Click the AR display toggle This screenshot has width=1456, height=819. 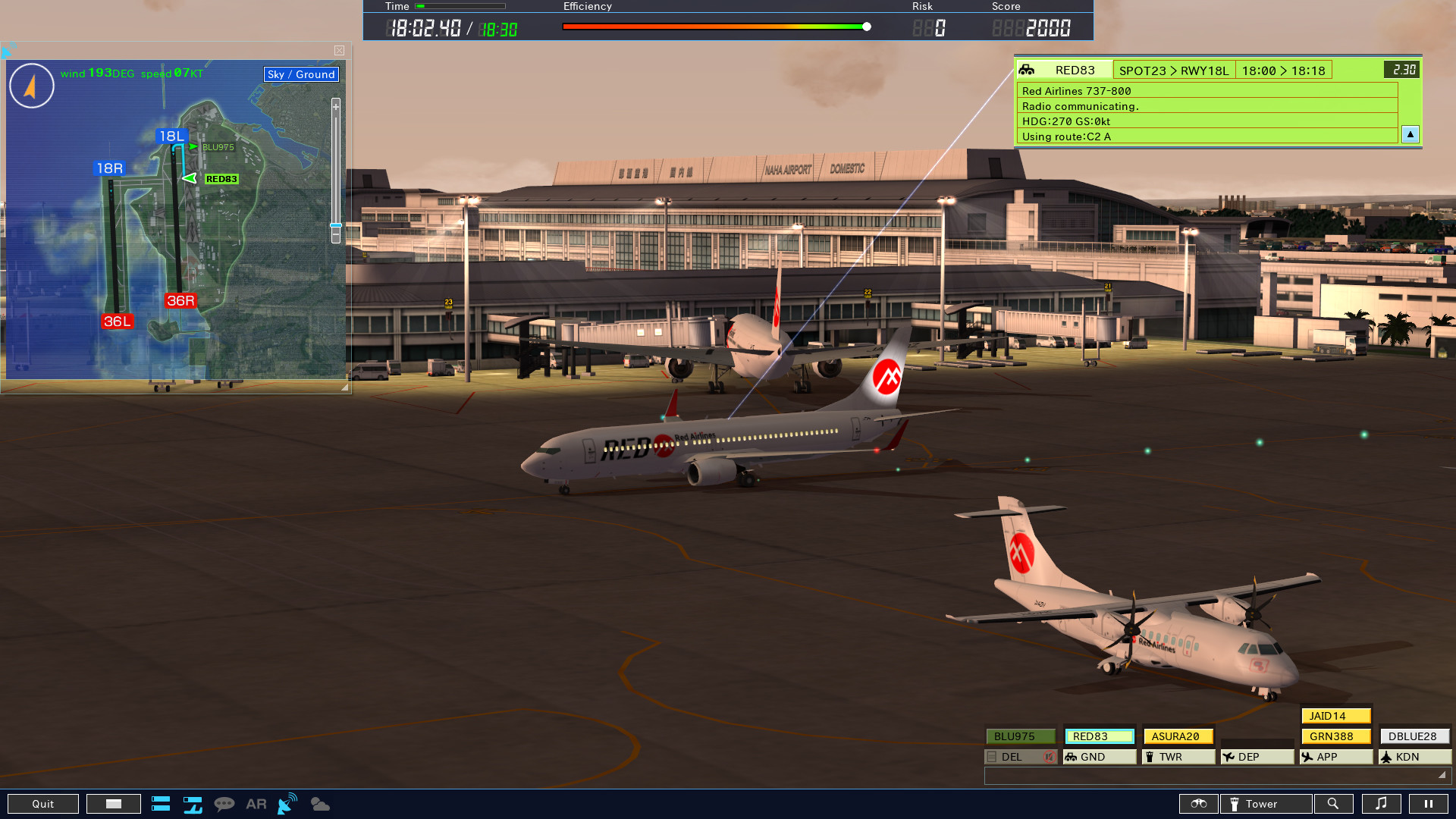[256, 803]
